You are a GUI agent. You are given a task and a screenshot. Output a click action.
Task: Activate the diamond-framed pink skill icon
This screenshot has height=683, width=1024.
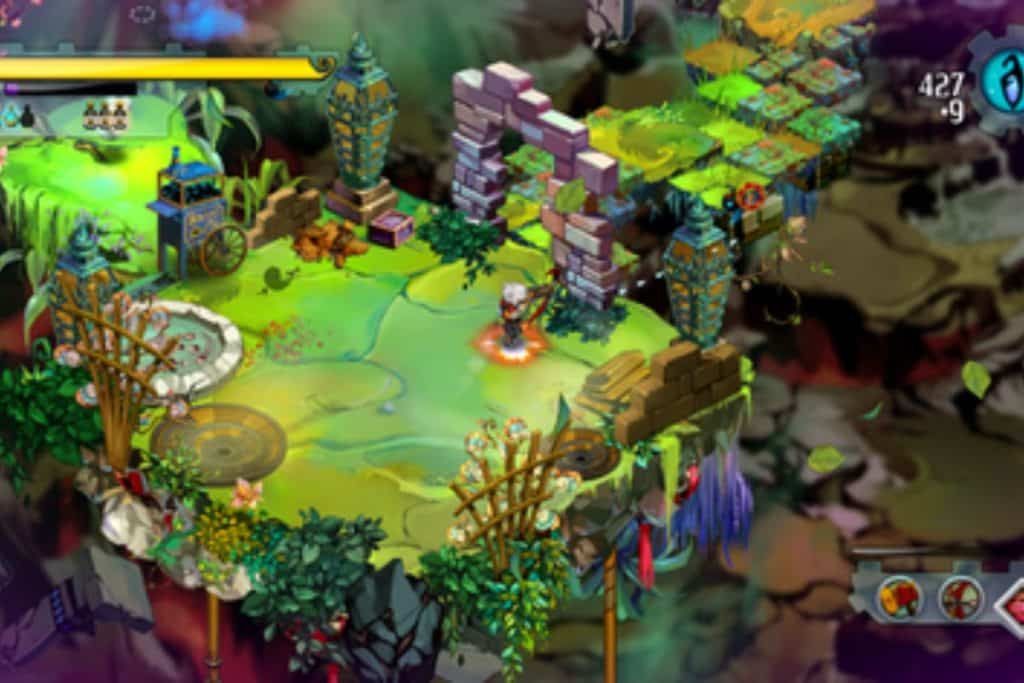pos(1012,603)
